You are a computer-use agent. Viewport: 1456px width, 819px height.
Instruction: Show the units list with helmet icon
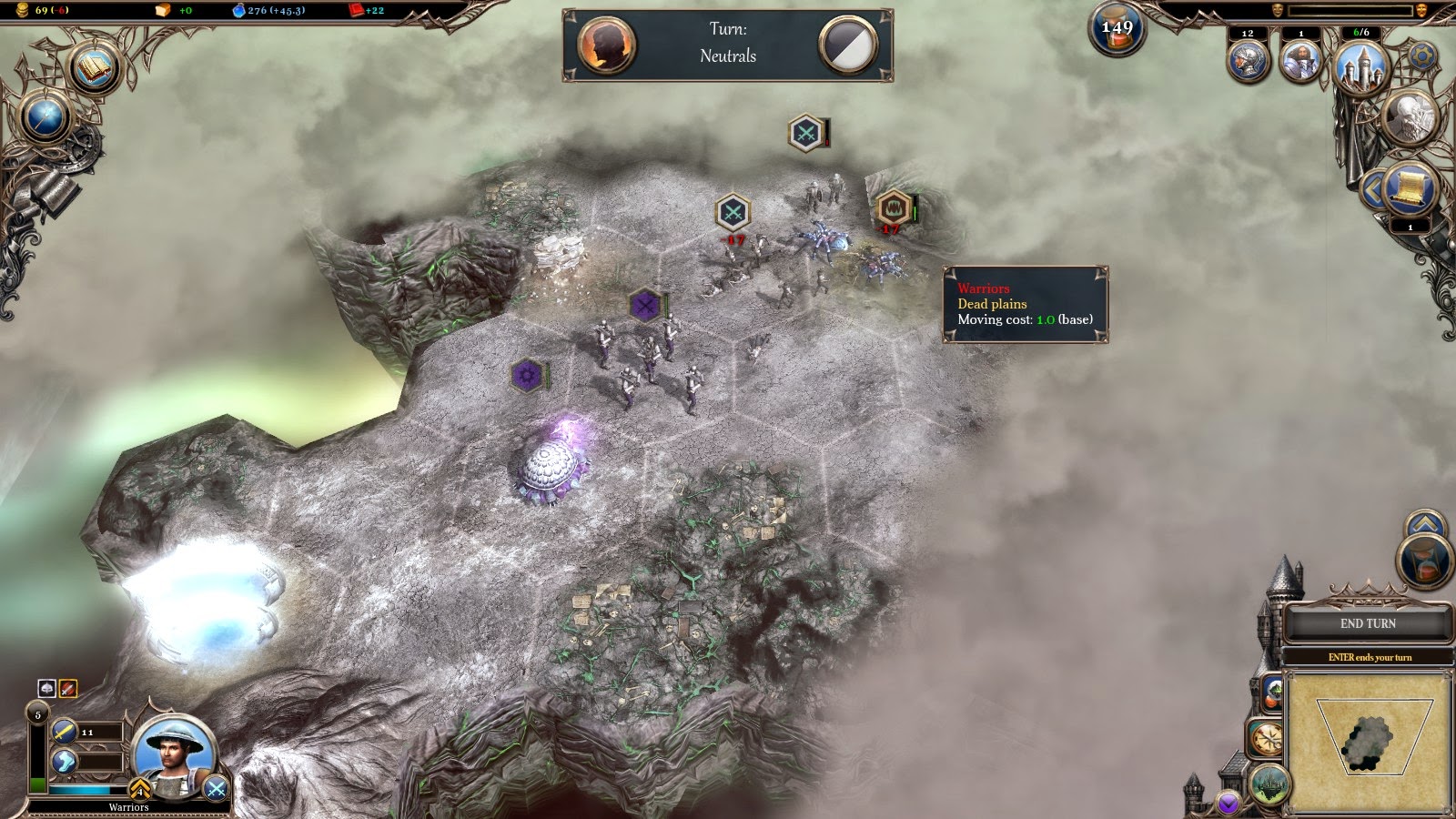(x=1248, y=61)
